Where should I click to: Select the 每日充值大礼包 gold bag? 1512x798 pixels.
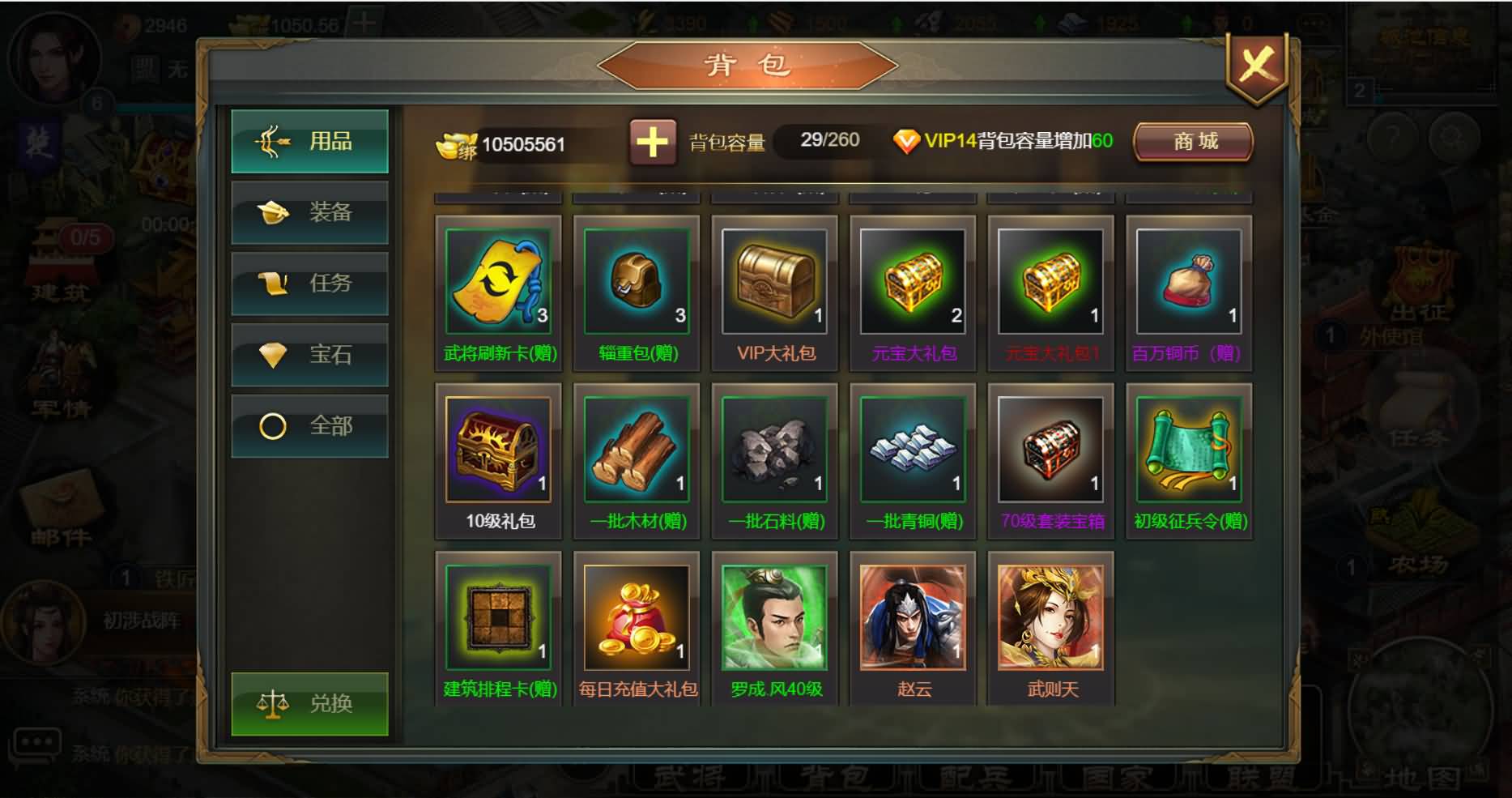point(637,617)
